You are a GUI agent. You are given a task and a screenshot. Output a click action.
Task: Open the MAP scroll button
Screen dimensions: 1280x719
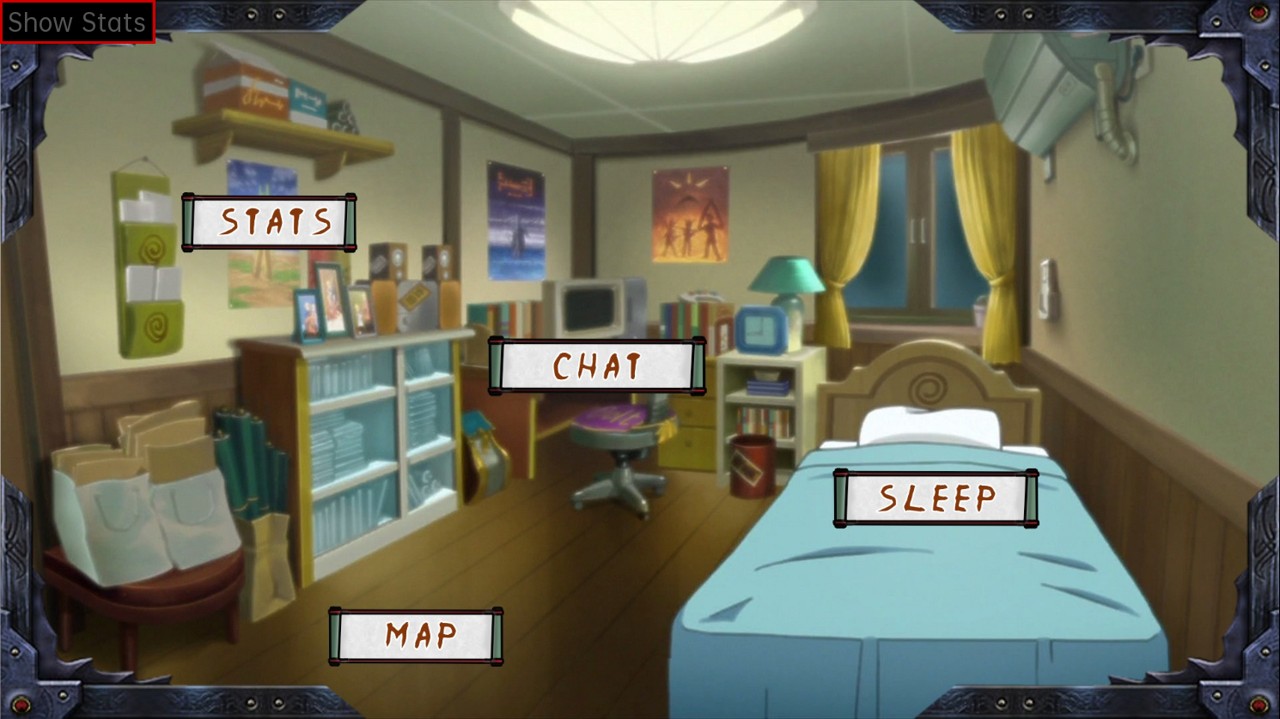[x=416, y=635]
